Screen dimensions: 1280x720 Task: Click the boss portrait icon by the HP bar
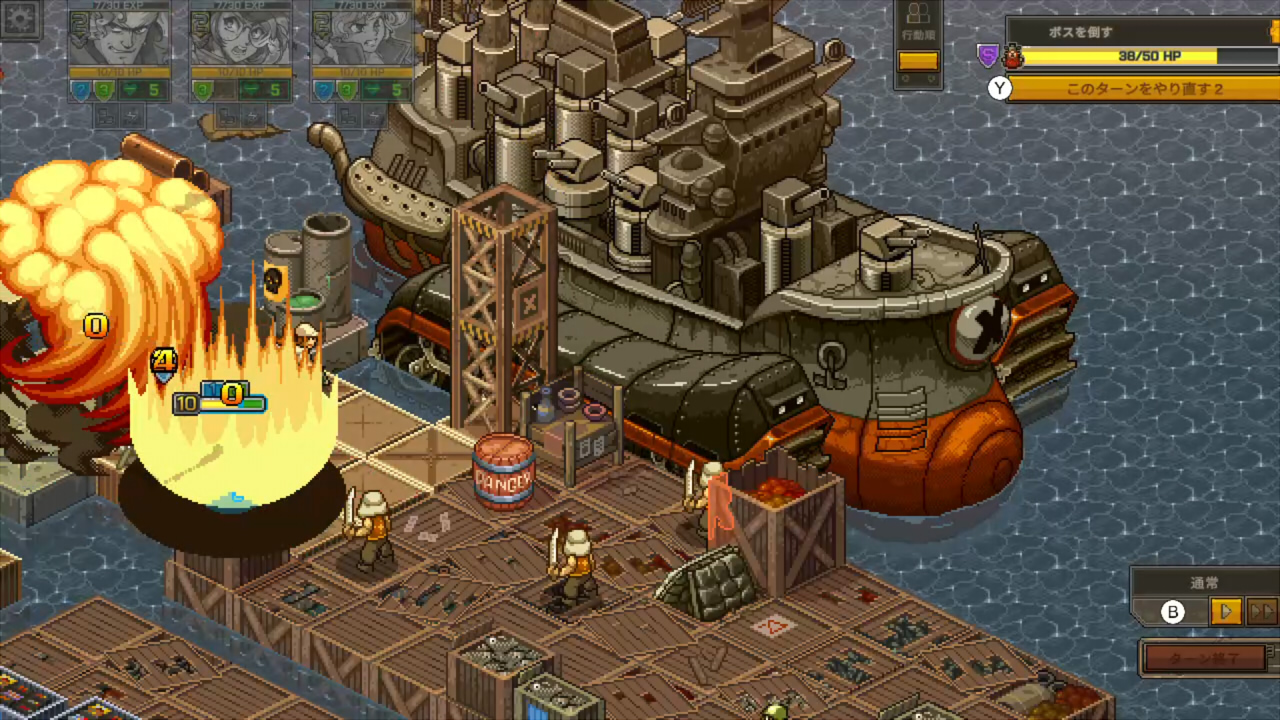click(x=1013, y=56)
